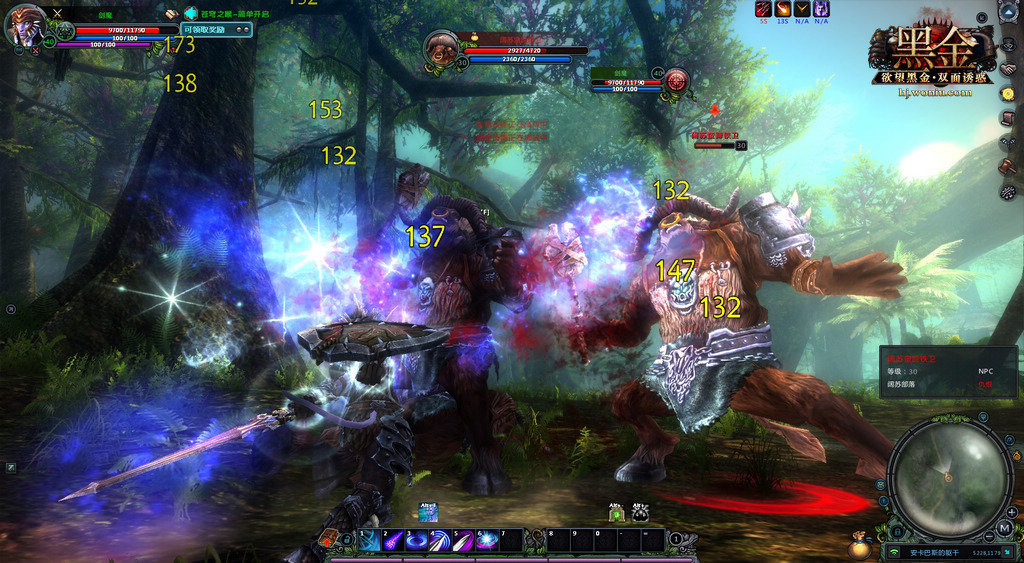1024x563 pixels.
Task: Activate the purple blade skill in slot 5
Action: click(x=462, y=541)
